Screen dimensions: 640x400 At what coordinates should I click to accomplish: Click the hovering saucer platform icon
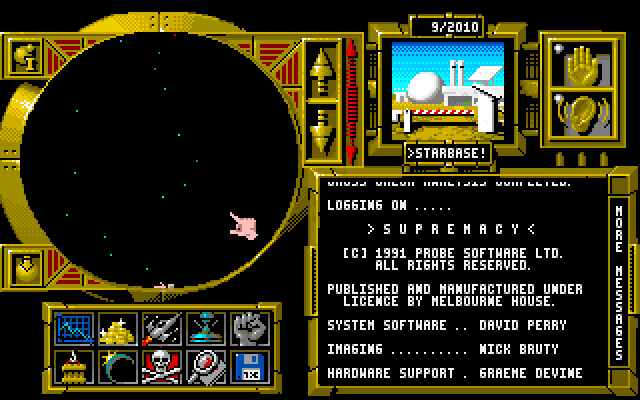[204, 329]
